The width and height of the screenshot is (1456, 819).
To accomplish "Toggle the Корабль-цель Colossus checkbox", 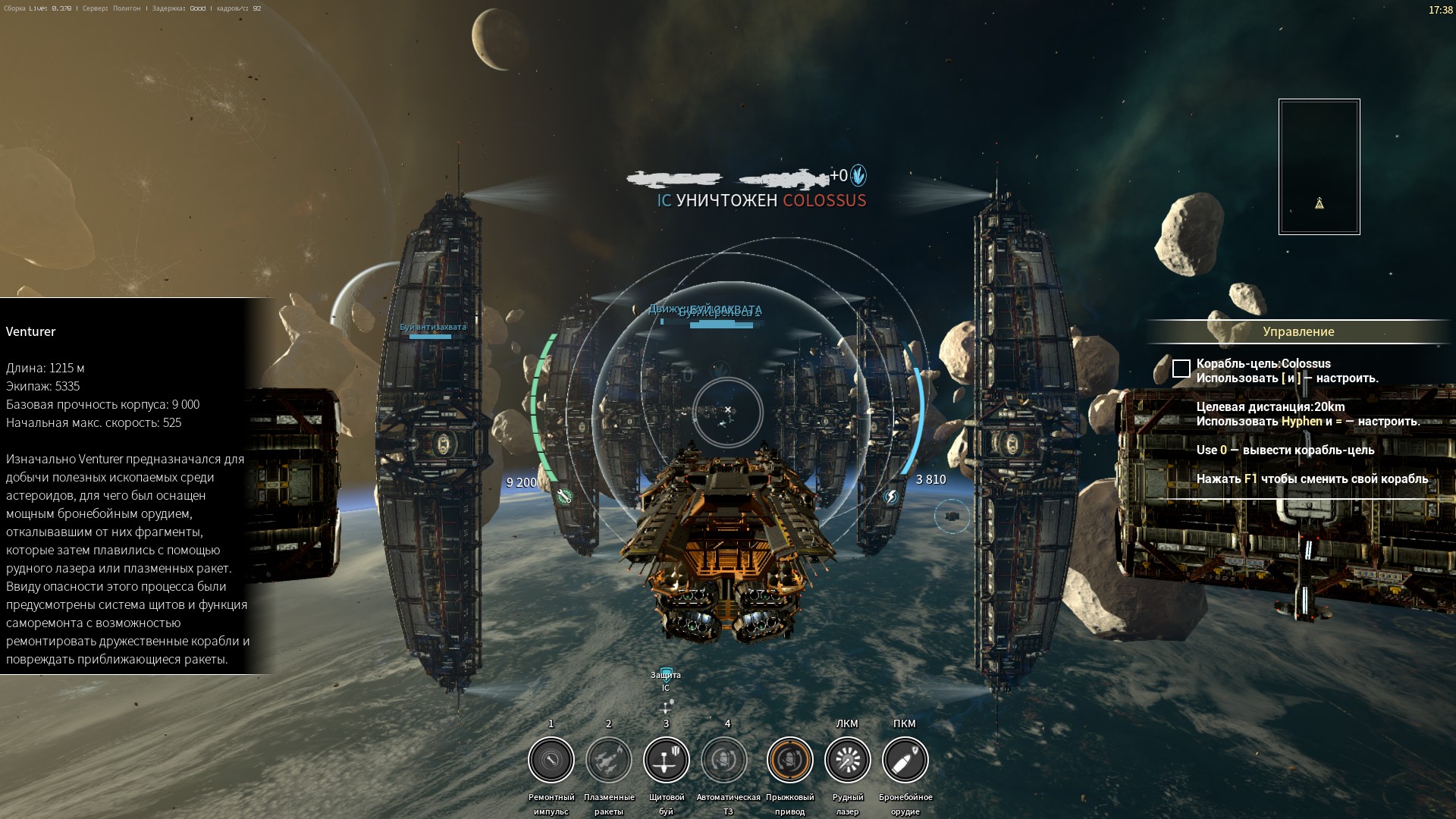I will pyautogui.click(x=1181, y=369).
